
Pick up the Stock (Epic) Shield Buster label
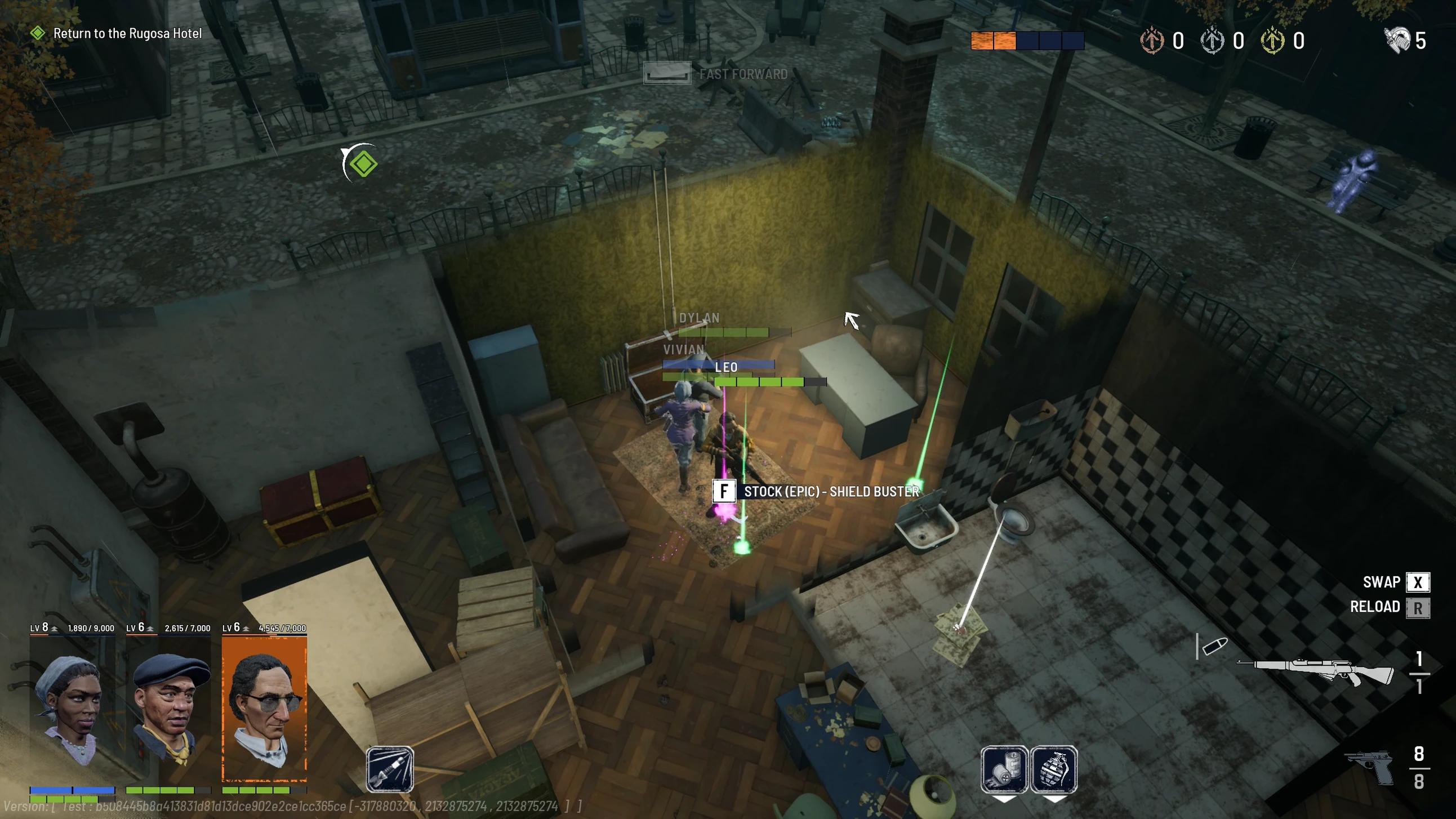coord(831,492)
